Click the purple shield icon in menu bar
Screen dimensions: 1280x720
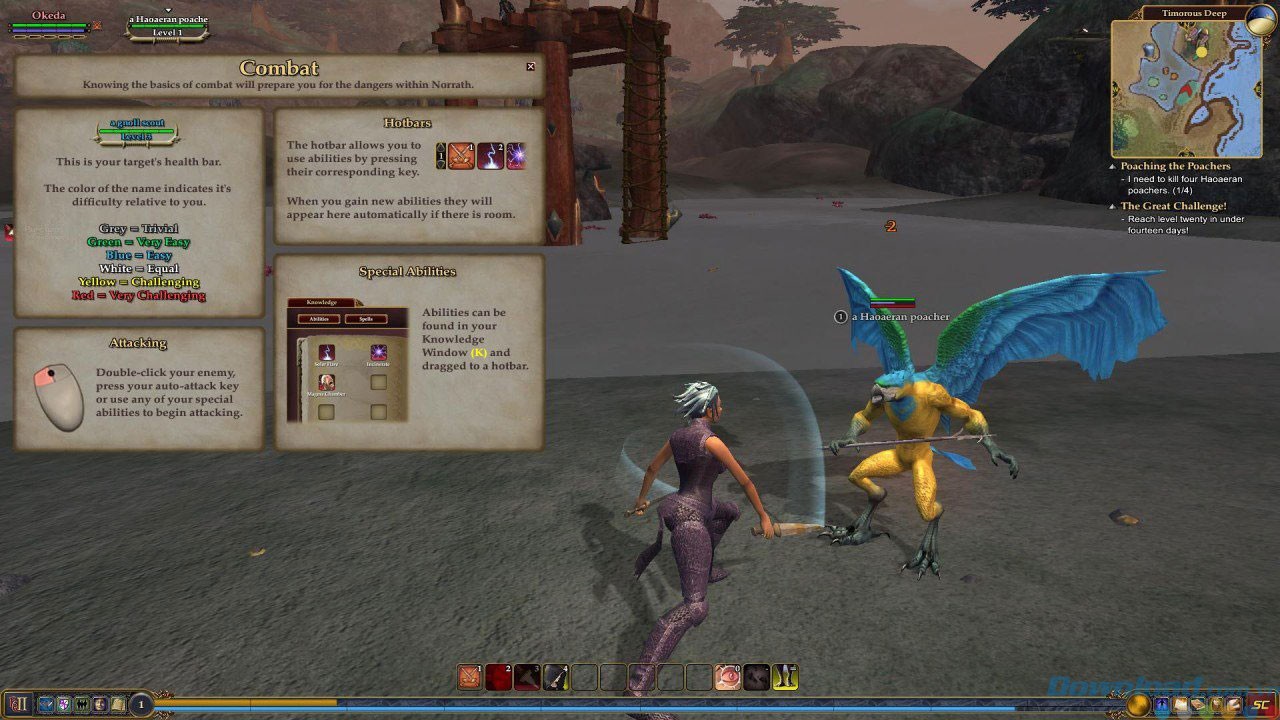63,704
